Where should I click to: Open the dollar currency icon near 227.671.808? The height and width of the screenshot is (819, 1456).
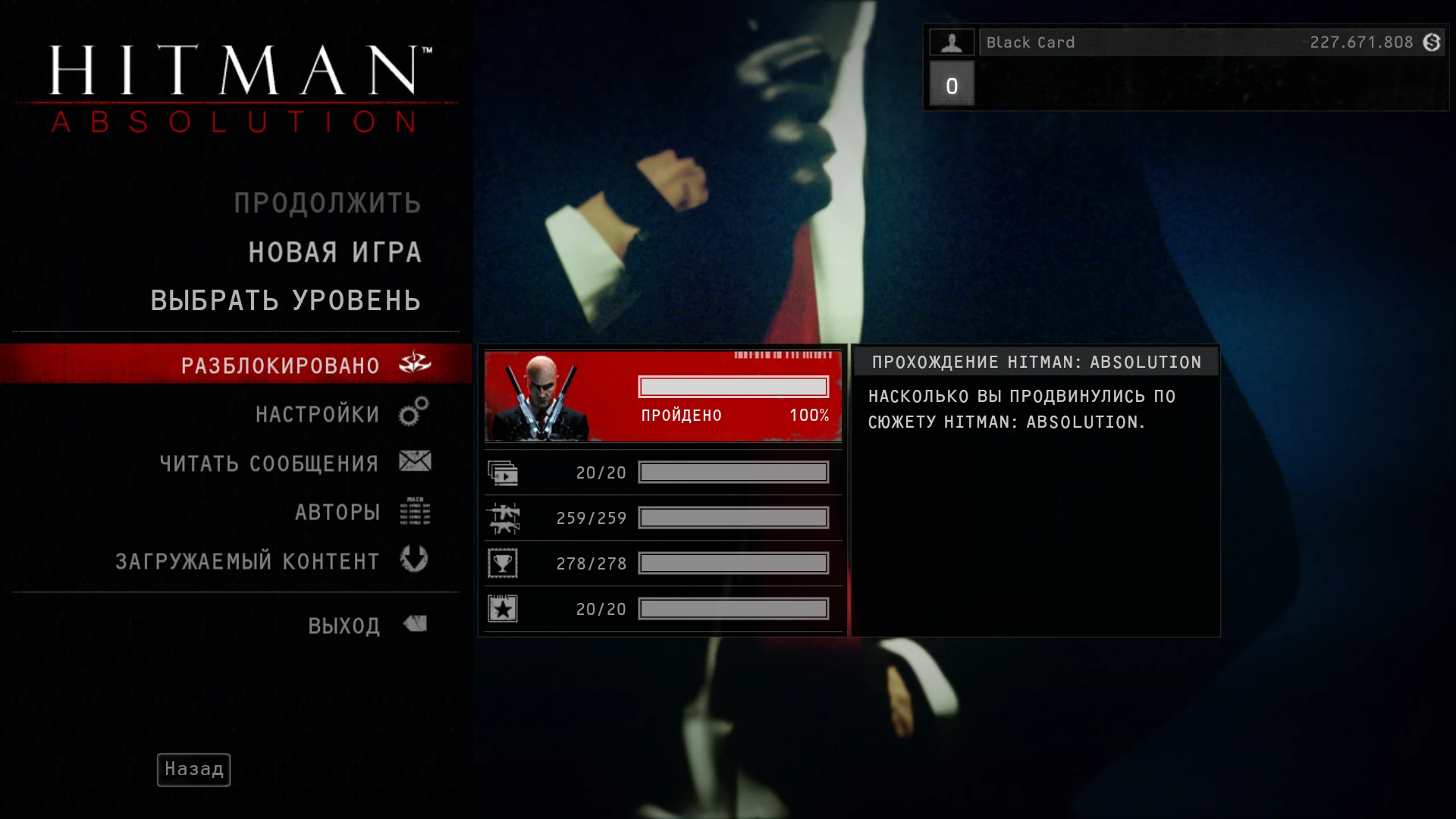(x=1432, y=42)
